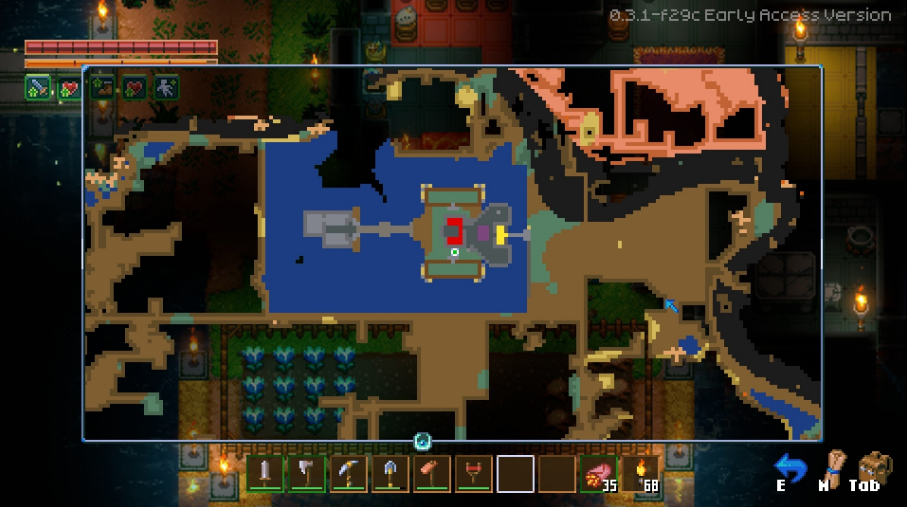Click the red core marker on map
This screenshot has height=507, width=907.
(x=455, y=232)
